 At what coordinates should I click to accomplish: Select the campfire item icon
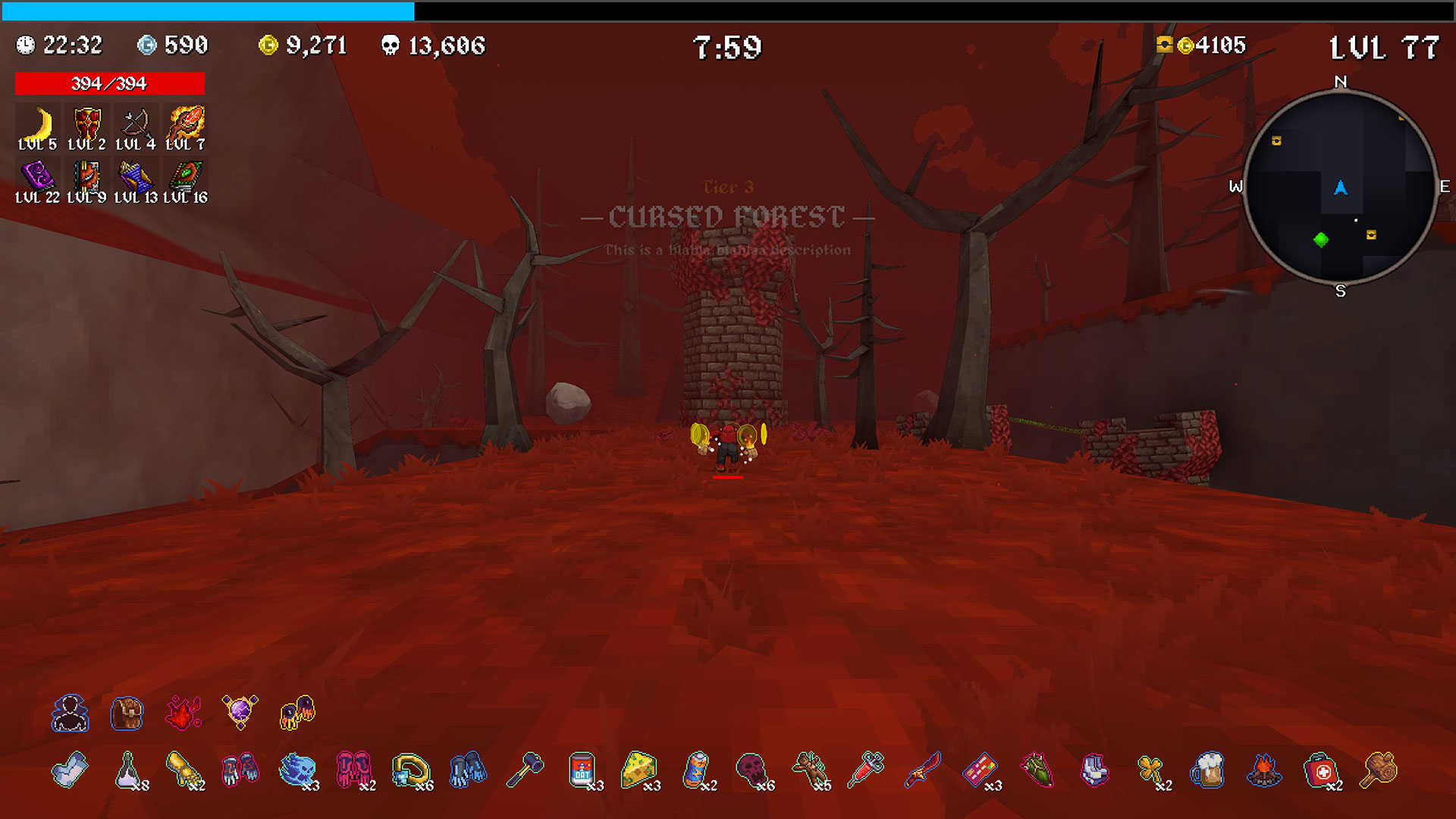pyautogui.click(x=1264, y=770)
